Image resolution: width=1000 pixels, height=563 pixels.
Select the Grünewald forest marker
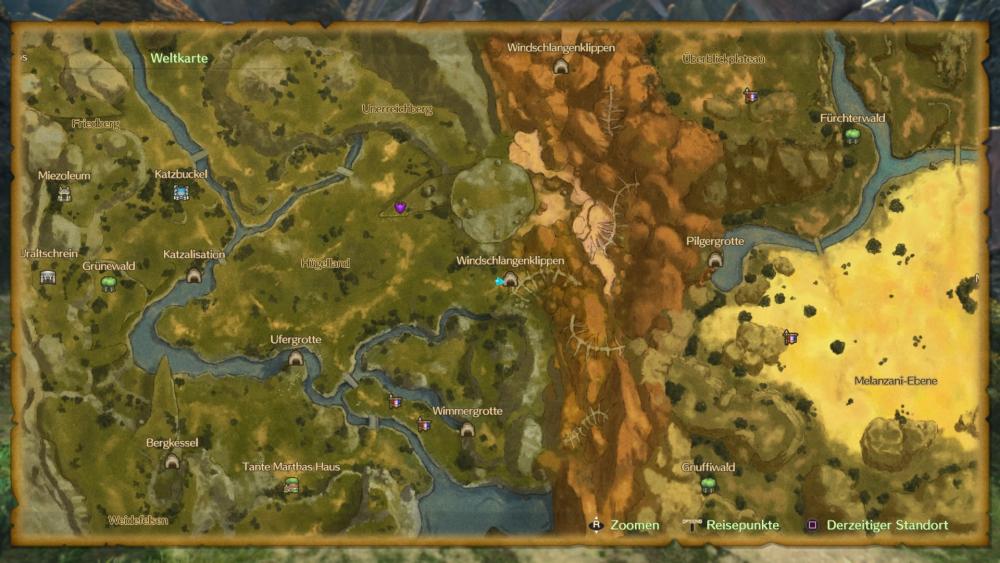[x=108, y=284]
